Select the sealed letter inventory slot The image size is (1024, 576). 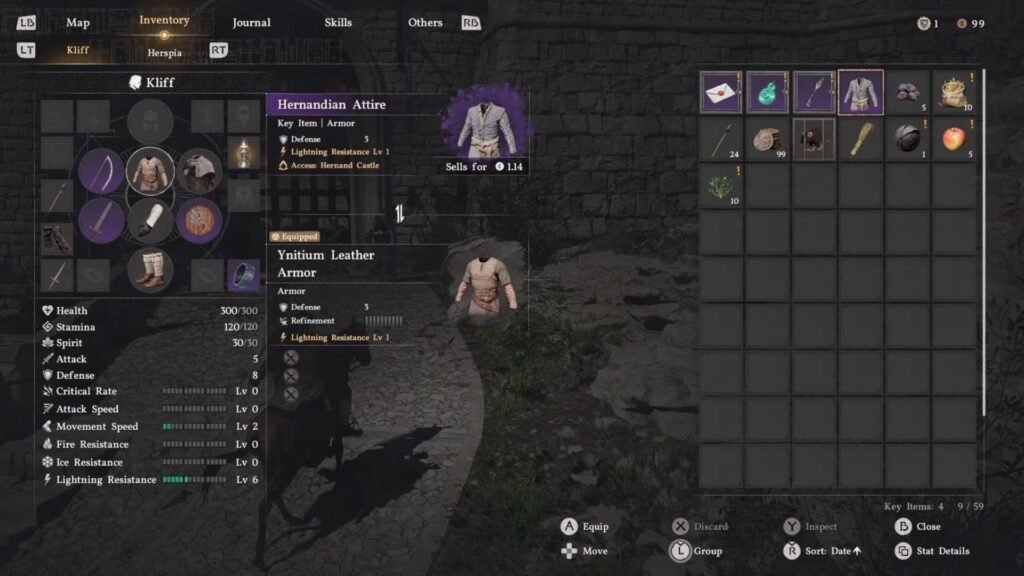point(721,93)
